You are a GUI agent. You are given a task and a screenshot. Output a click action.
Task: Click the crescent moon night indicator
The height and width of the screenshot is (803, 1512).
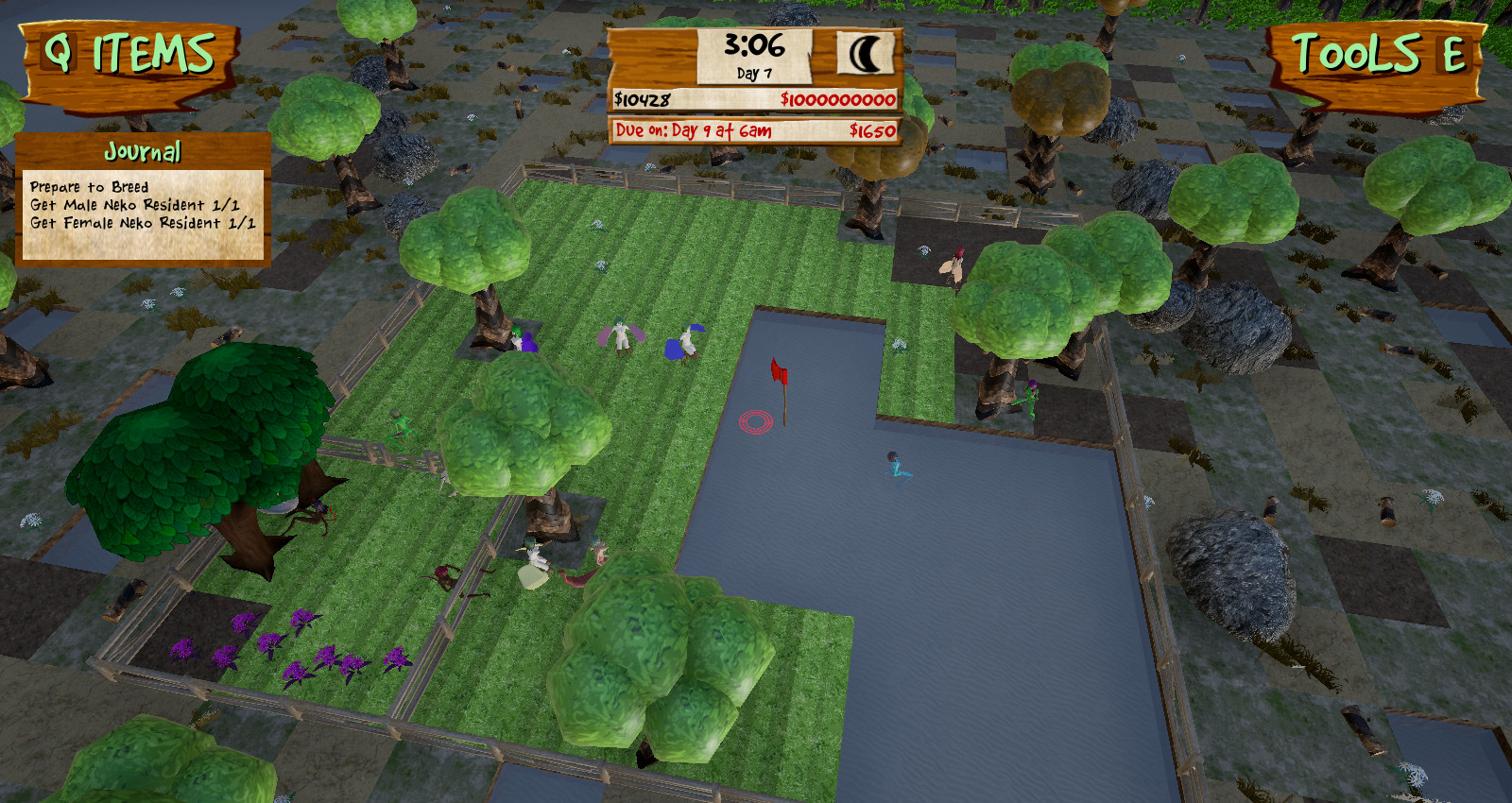[866, 54]
